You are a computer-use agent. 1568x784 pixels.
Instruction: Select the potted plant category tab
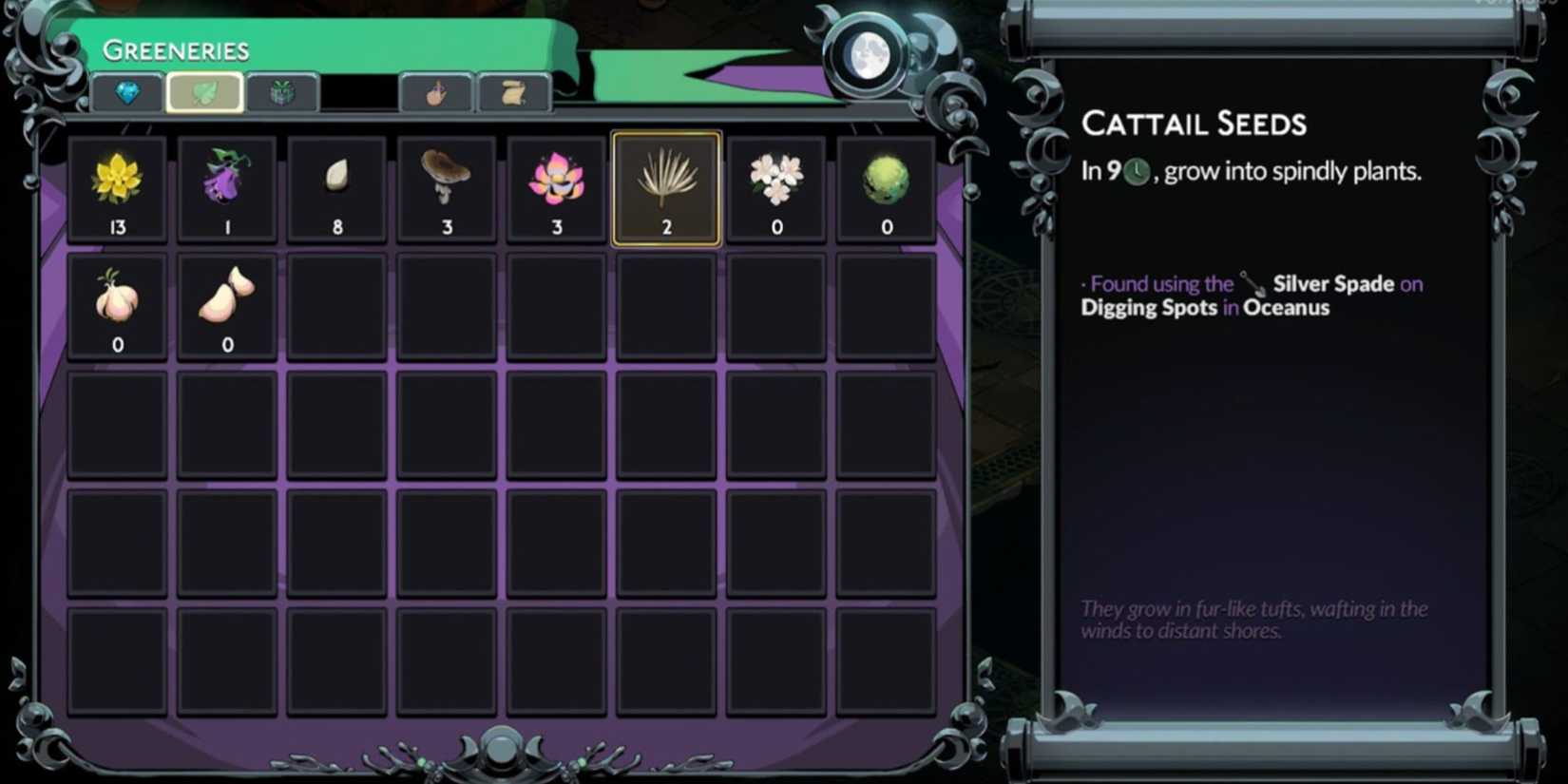[x=284, y=93]
